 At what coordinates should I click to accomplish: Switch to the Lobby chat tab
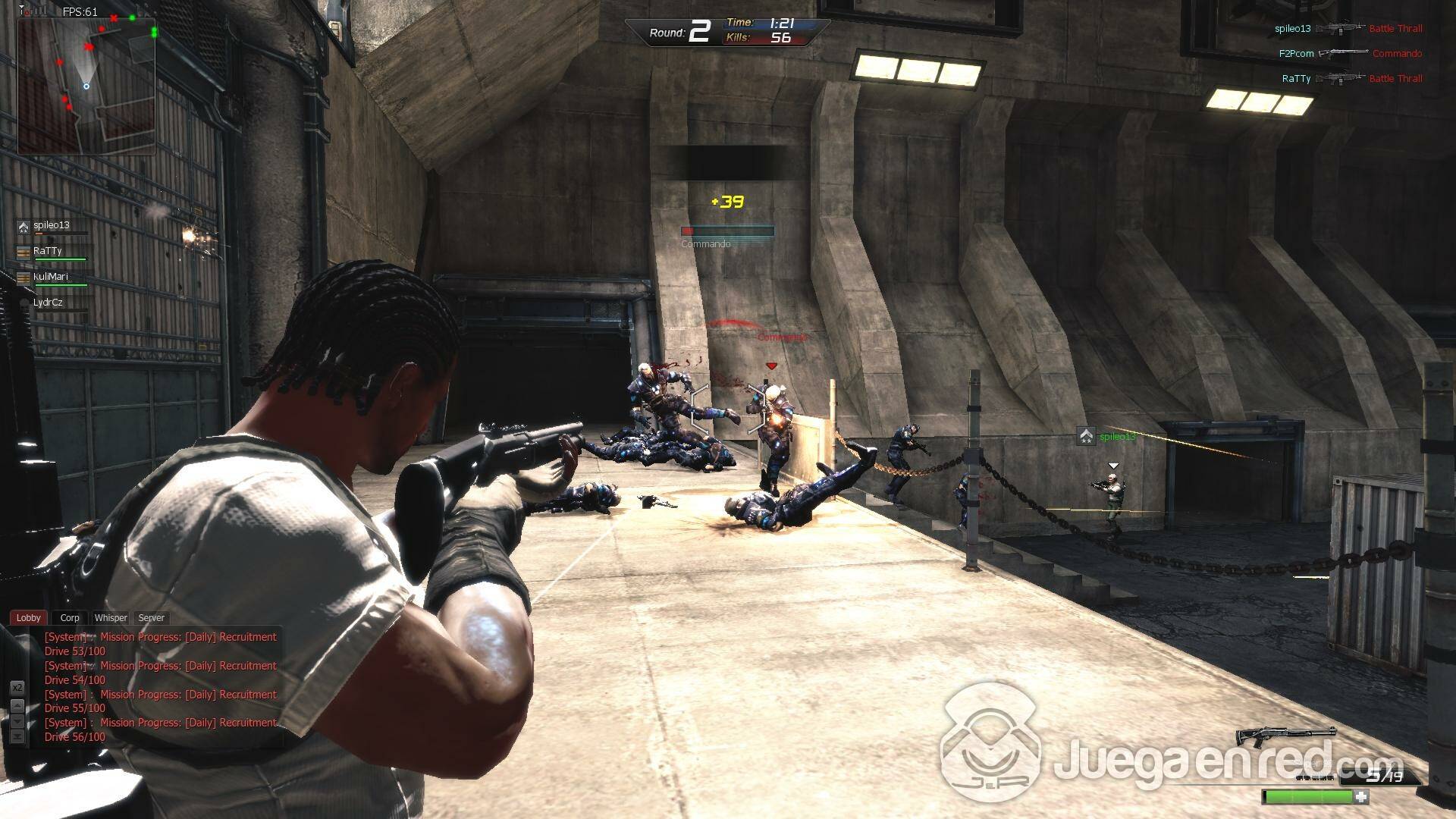tap(29, 618)
